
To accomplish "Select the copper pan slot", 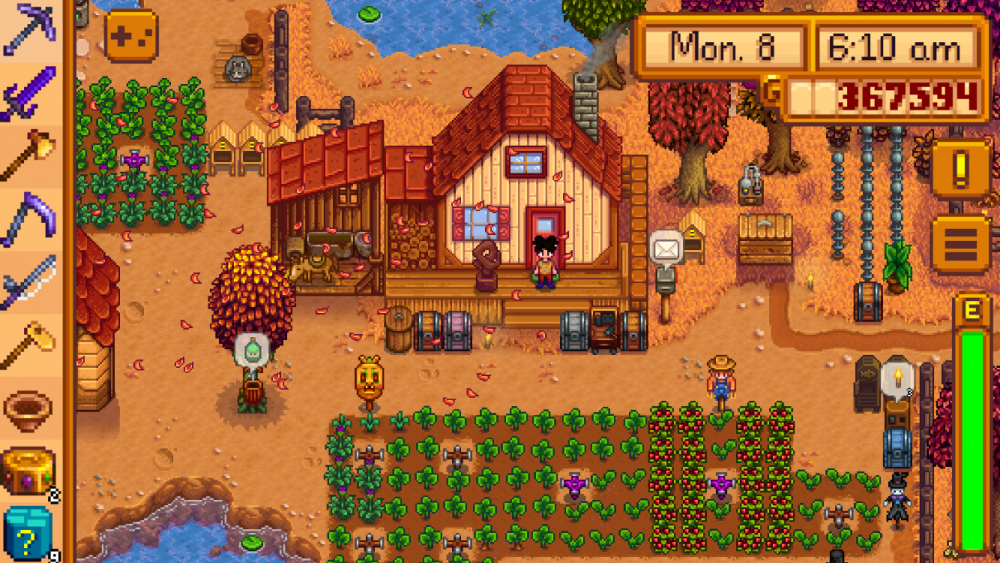I will pos(30,407).
